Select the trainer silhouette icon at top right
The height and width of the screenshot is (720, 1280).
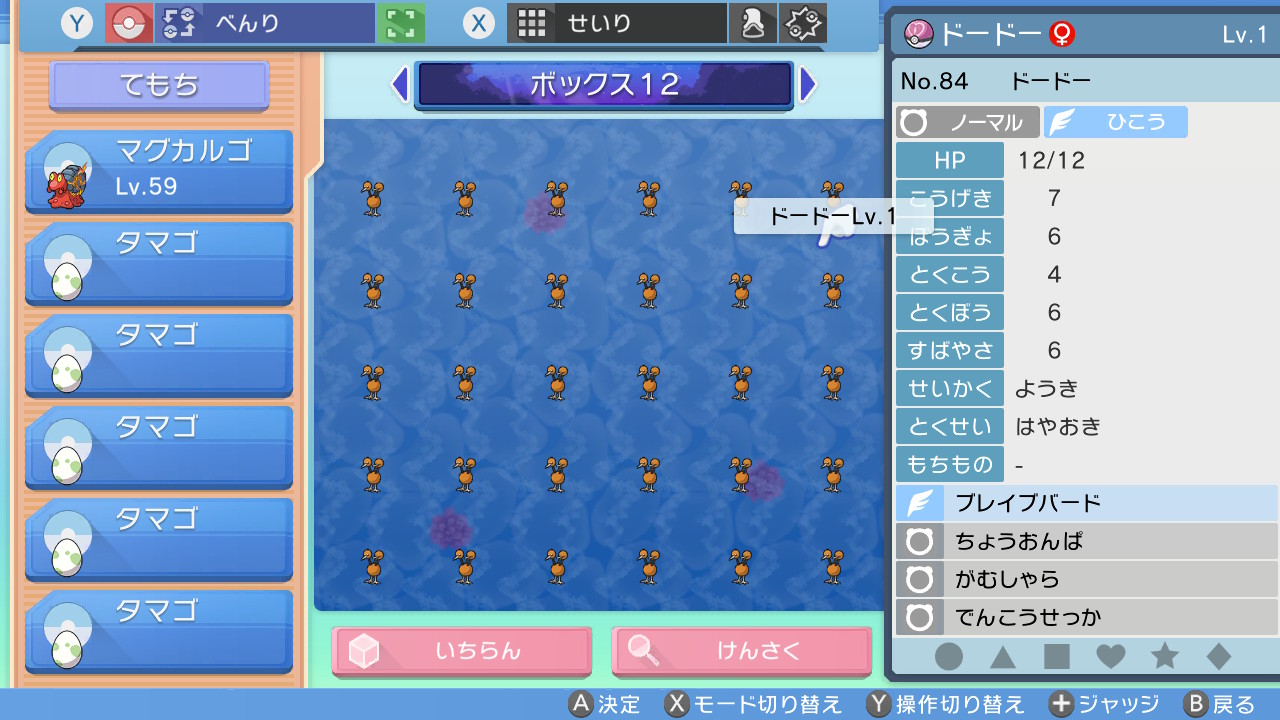click(753, 21)
